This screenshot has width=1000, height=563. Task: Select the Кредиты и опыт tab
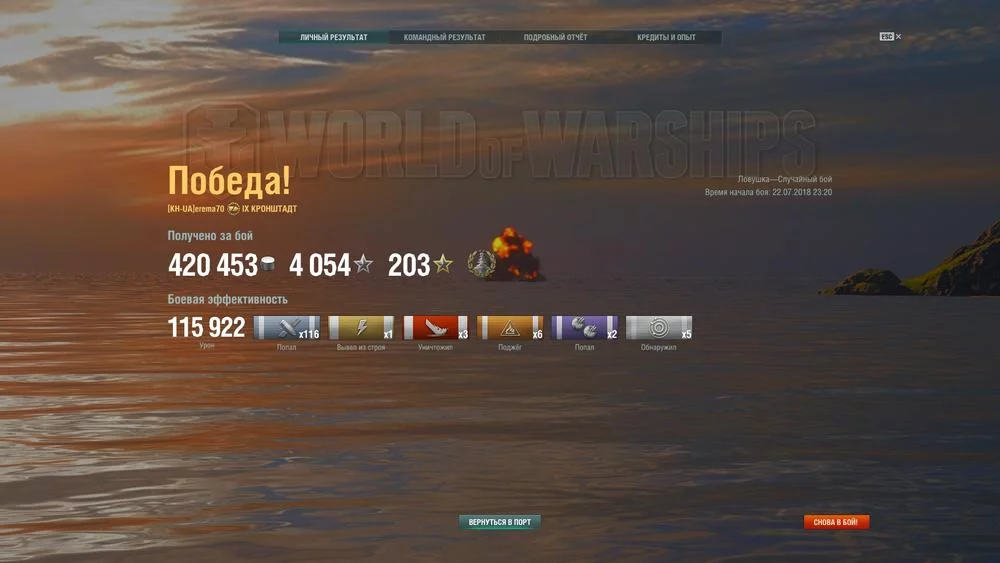click(666, 38)
